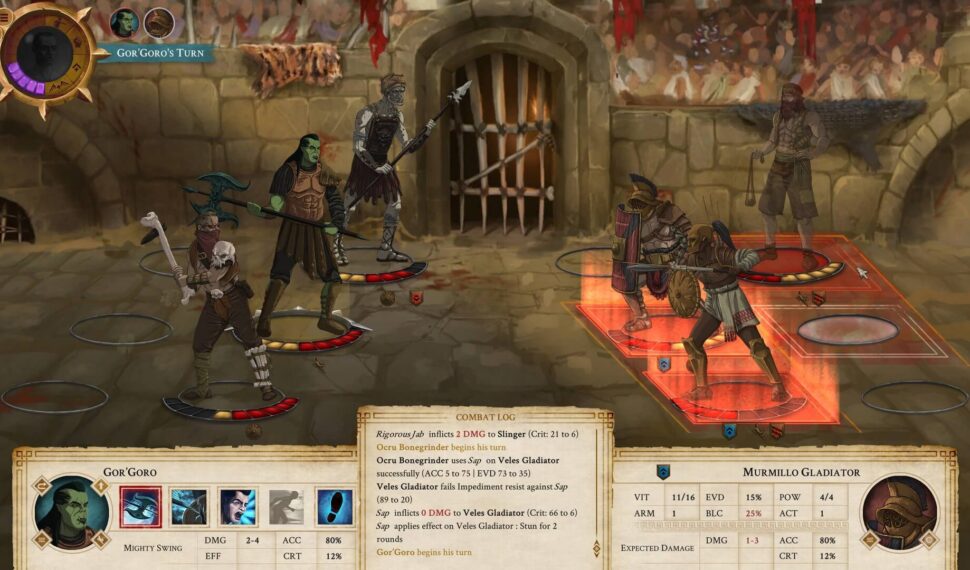Click the top-right diamond button on Gor'Goro's portrait
This screenshot has width=970, height=570.
(x=101, y=486)
